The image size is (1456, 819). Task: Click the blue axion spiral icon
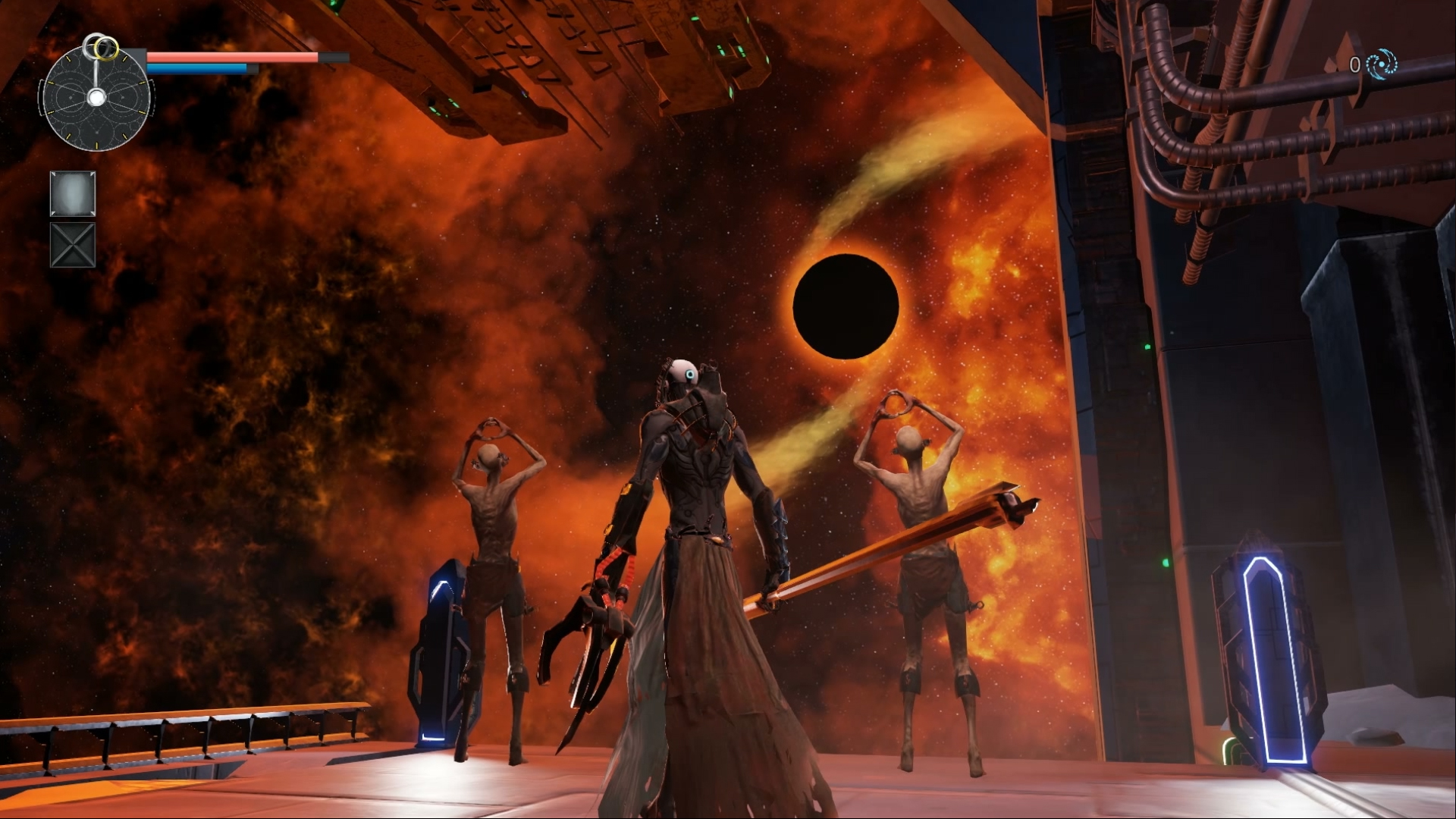(x=1382, y=64)
